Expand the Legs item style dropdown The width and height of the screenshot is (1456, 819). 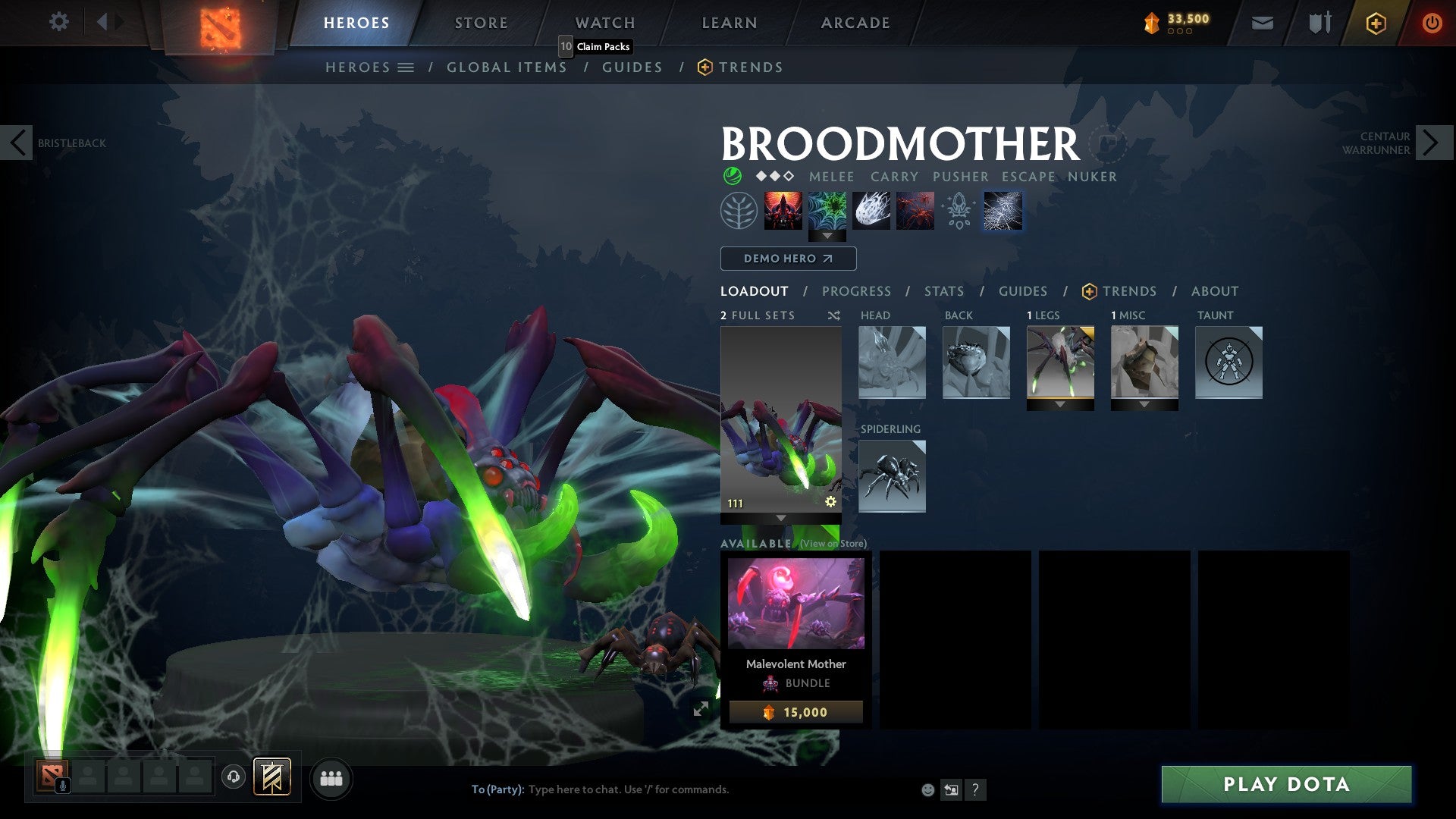tap(1060, 404)
